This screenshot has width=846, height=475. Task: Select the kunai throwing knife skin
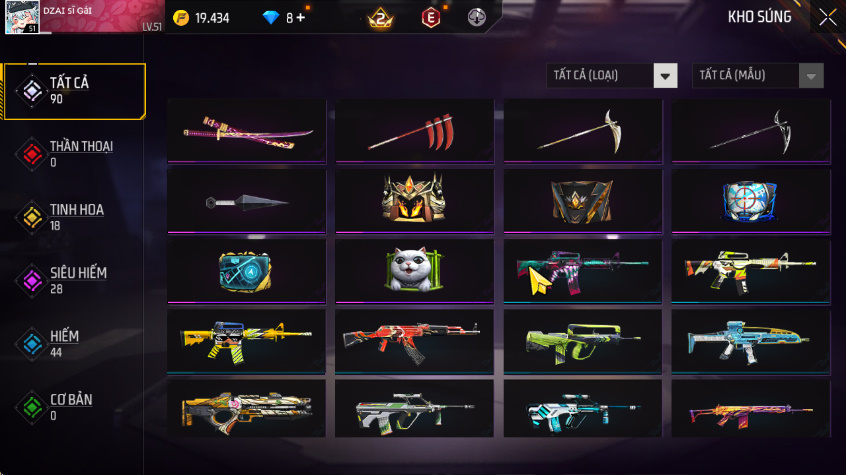pyautogui.click(x=248, y=201)
